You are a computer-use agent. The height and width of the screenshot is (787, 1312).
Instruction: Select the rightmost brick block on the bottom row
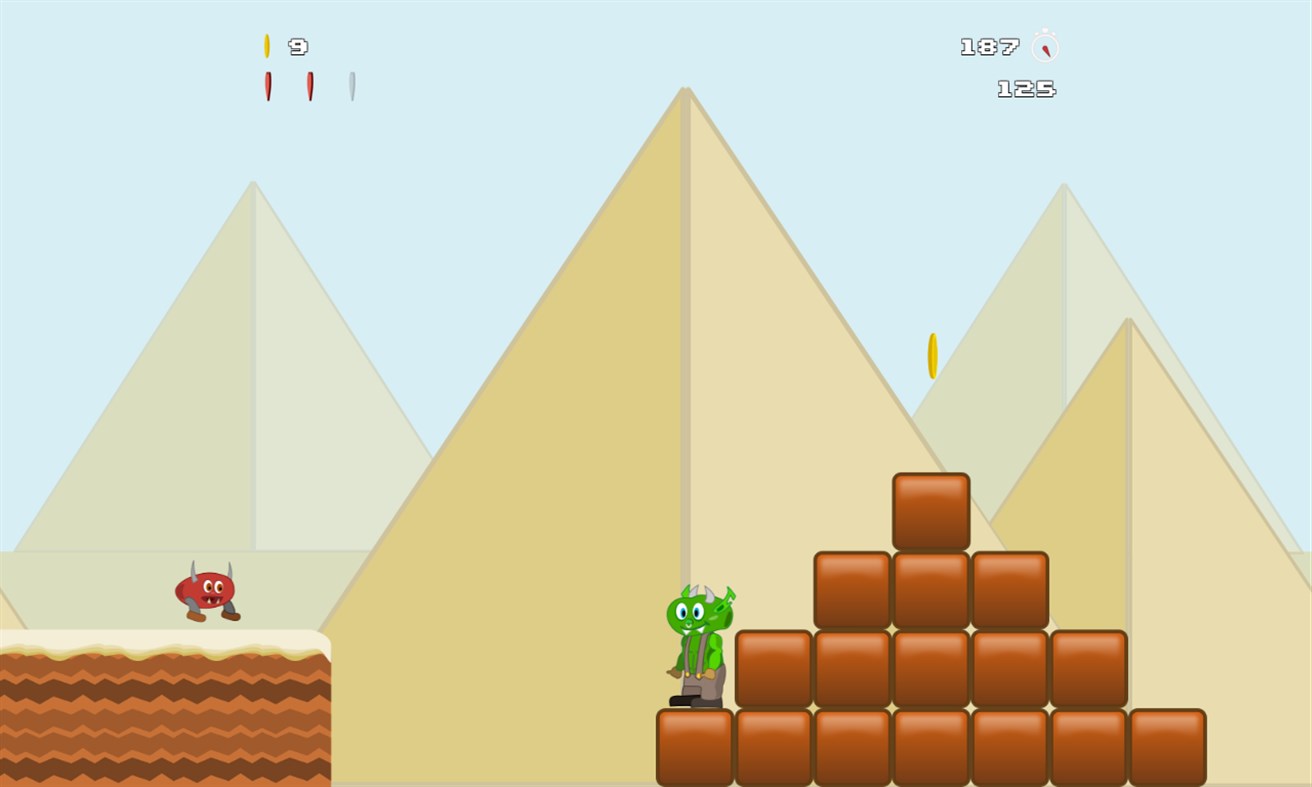(x=1166, y=744)
